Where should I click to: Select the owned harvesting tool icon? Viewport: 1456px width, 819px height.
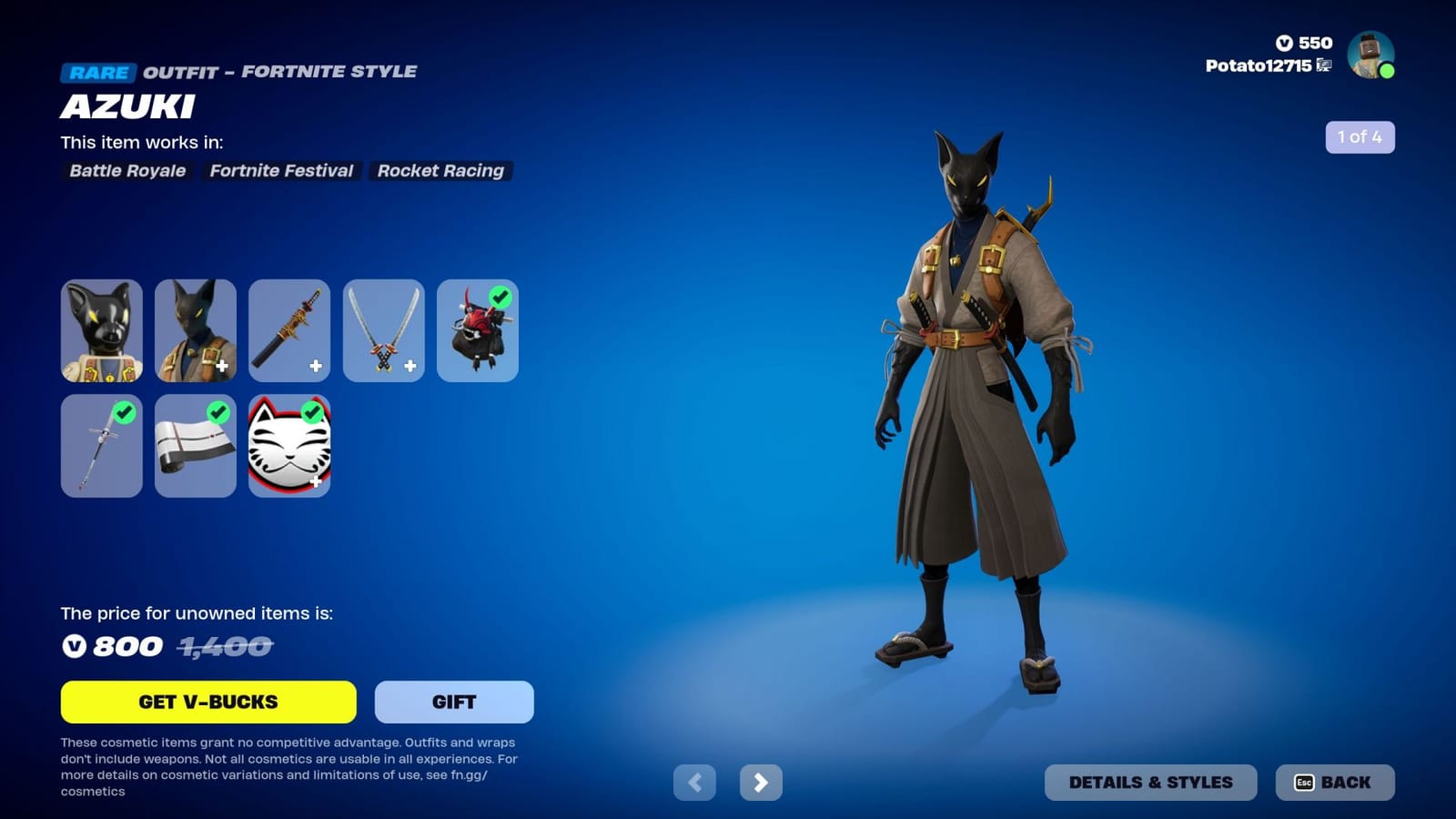(102, 446)
